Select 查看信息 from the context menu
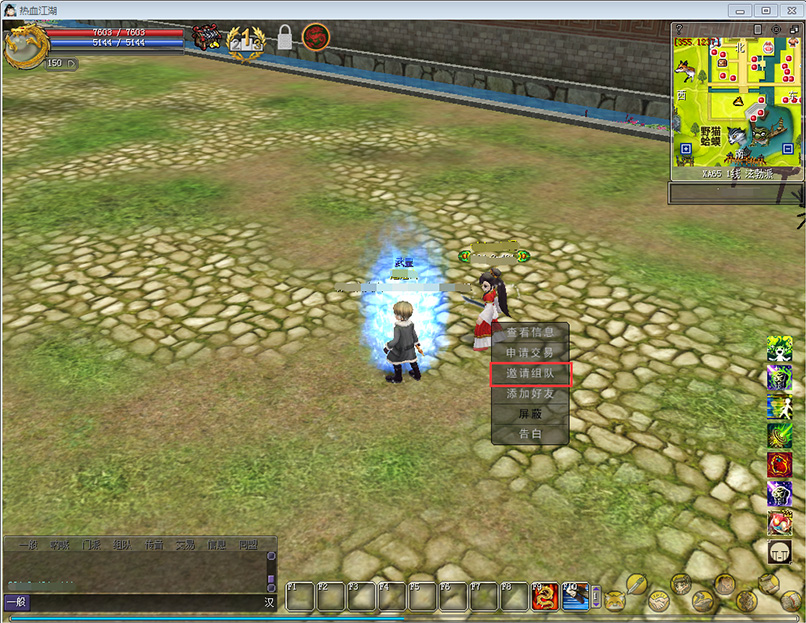806x623 pixels. 530,333
